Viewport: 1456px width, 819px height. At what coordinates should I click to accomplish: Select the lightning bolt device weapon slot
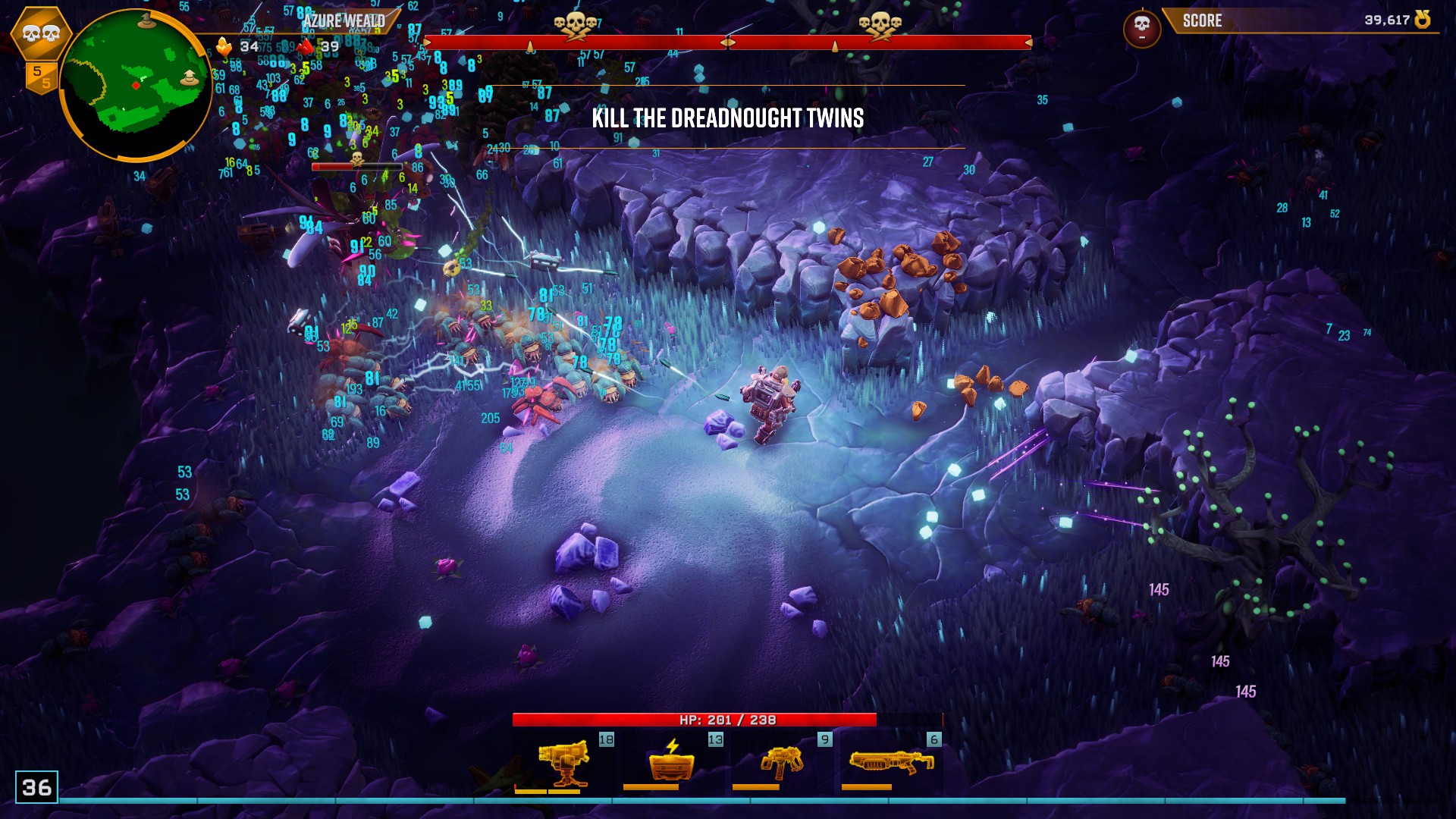(672, 762)
